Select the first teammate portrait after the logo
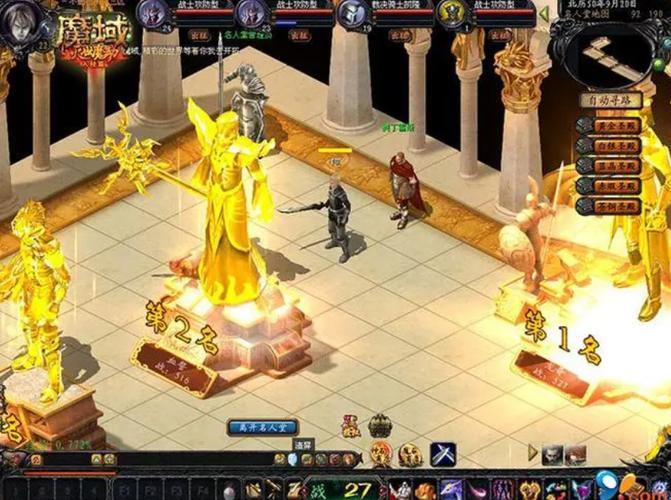The image size is (671, 500). pyautogui.click(x=152, y=14)
